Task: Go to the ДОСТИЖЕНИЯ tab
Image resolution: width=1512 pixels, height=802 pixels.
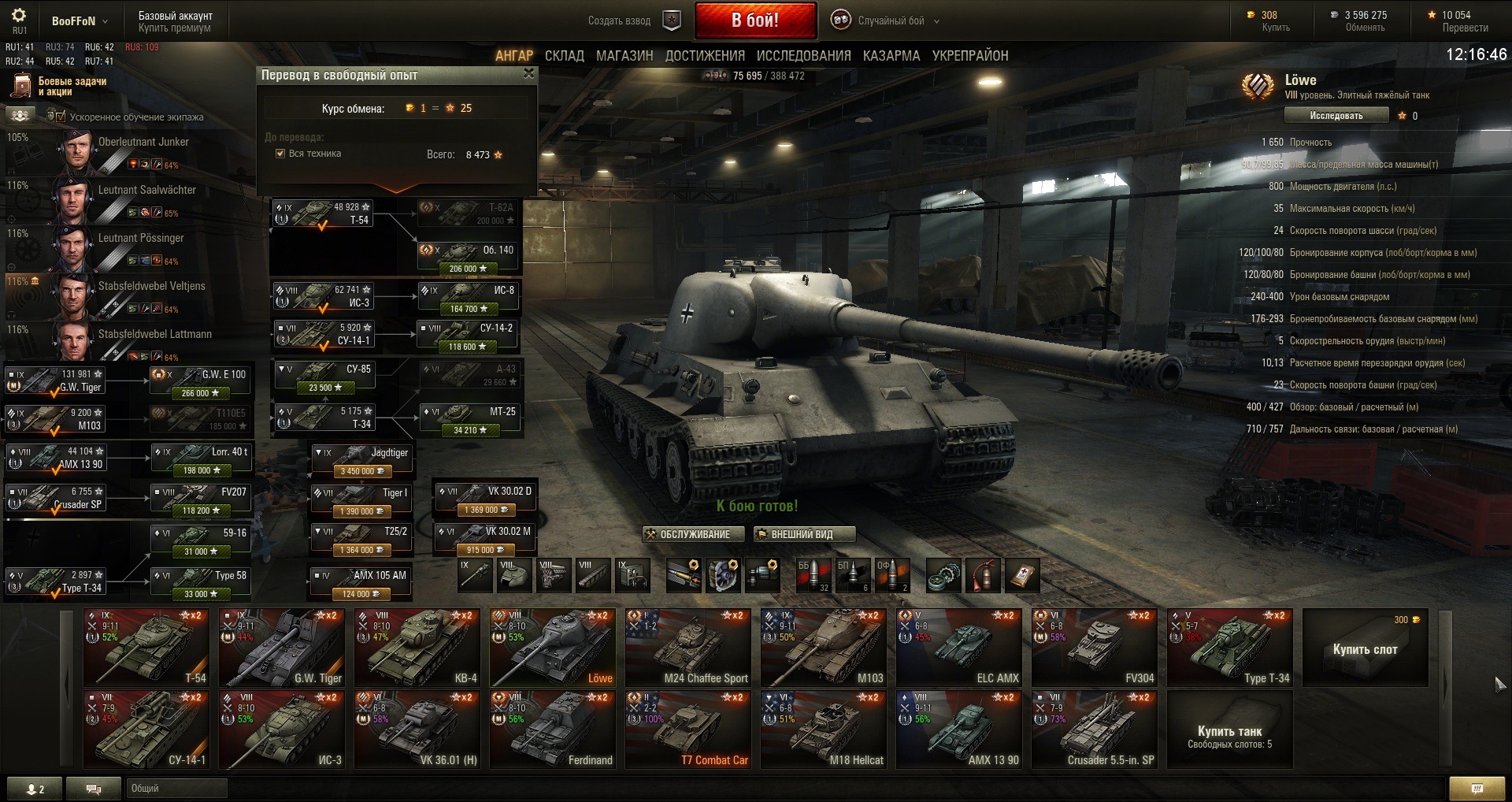Action: pos(705,56)
